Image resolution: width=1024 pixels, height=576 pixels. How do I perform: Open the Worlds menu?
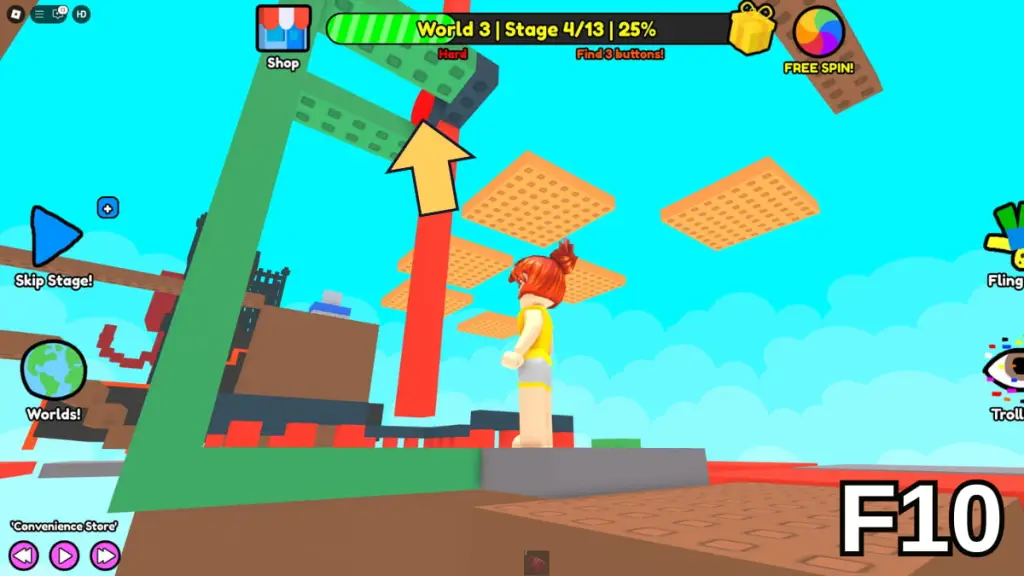(54, 371)
